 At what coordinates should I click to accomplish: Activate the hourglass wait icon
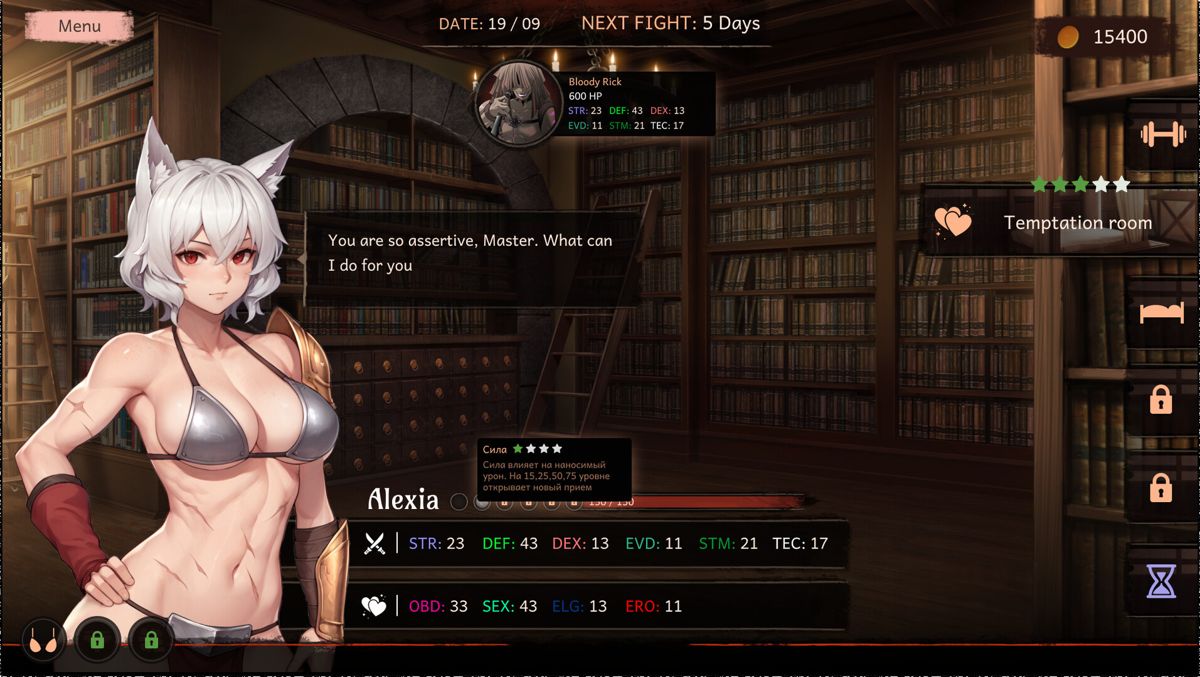tap(1161, 580)
